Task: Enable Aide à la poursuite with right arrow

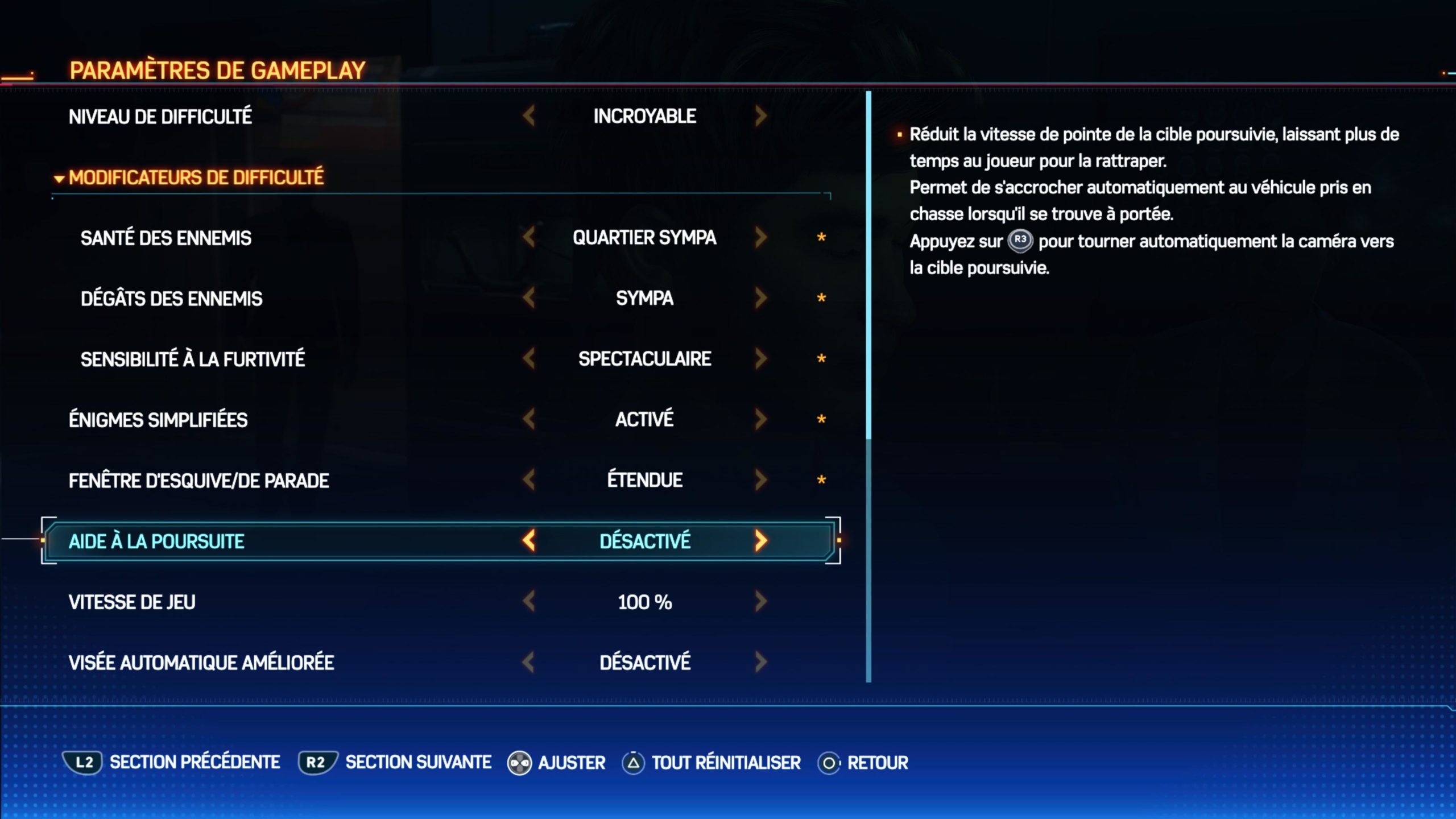Action: click(761, 541)
